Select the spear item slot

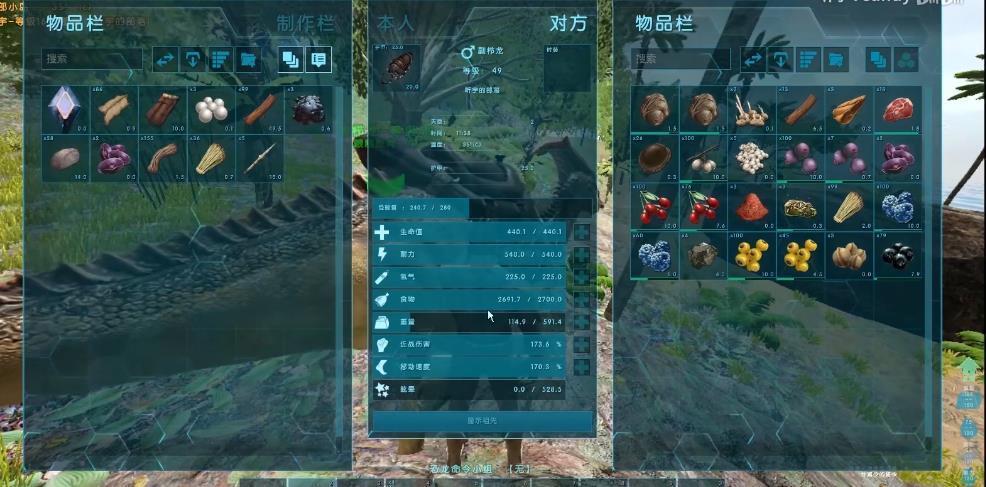click(260, 157)
